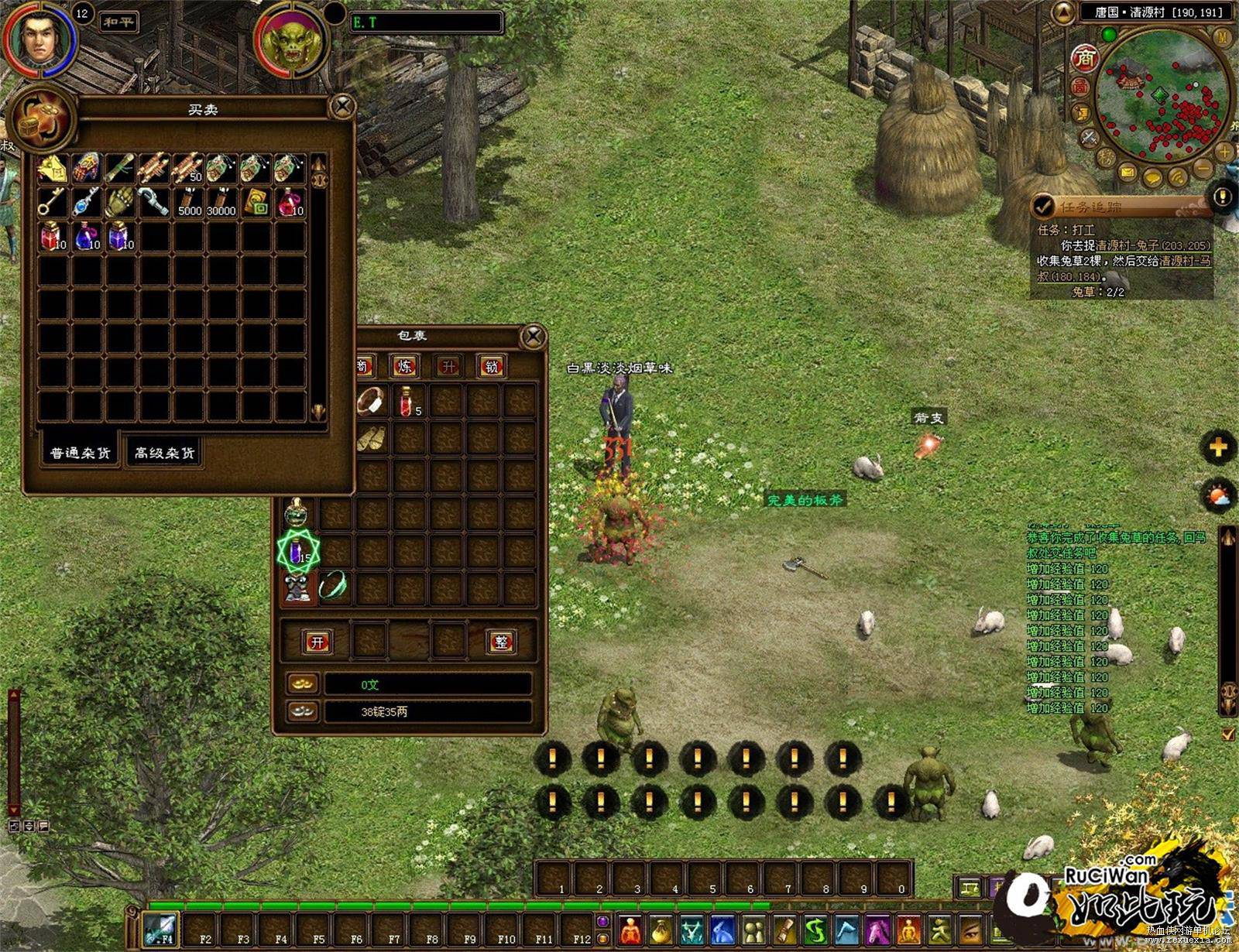Select the ring item in the bag
Screen dimensions: 1239x952
click(x=372, y=401)
